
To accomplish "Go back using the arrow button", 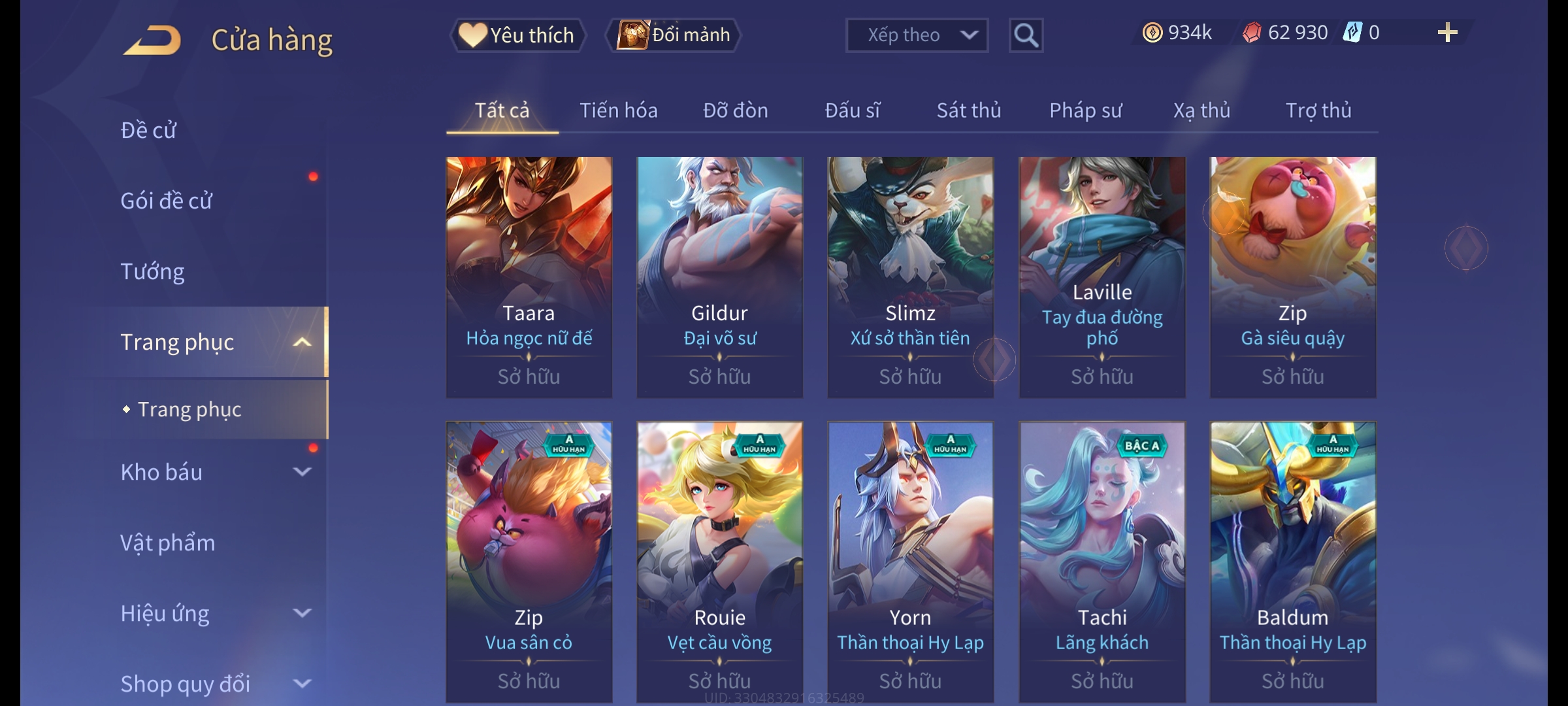I will click(152, 41).
